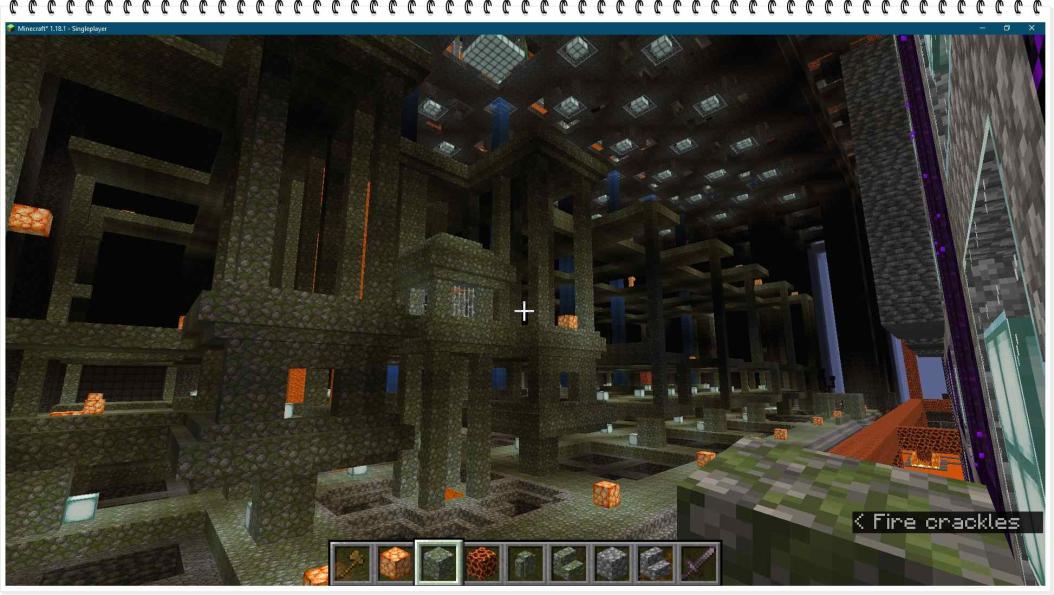Select the wooden axe hotbar slot

point(351,564)
